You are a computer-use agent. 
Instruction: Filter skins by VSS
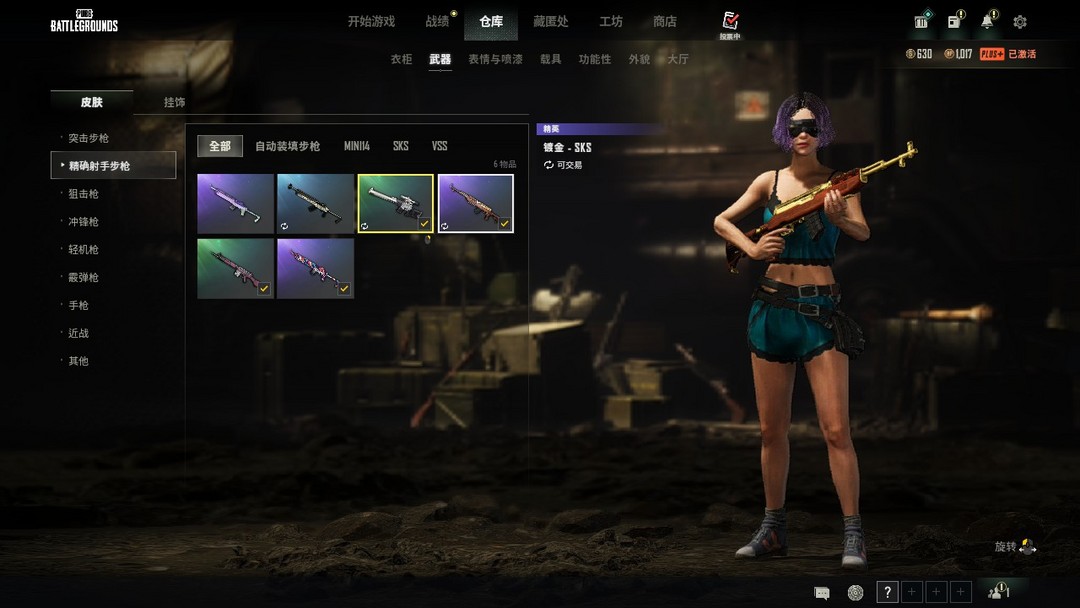point(439,146)
